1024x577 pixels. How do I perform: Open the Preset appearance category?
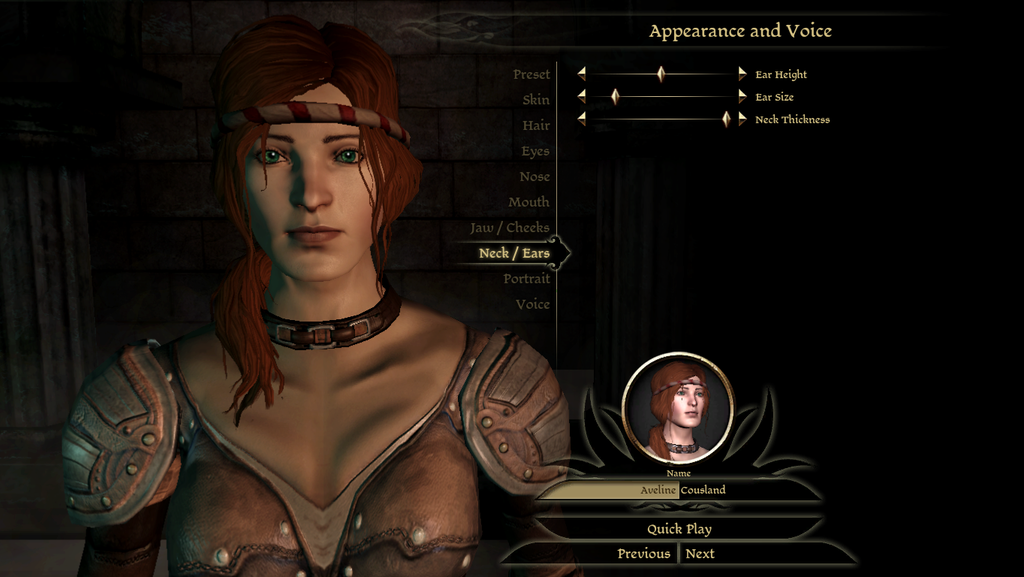pos(531,75)
